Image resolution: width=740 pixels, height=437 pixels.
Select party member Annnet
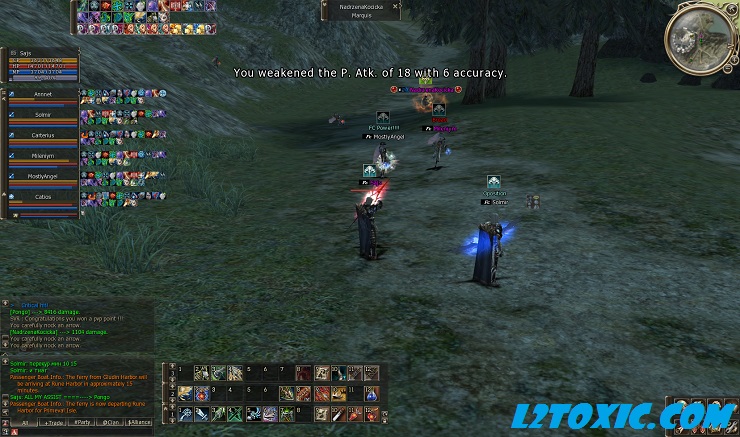click(42, 96)
